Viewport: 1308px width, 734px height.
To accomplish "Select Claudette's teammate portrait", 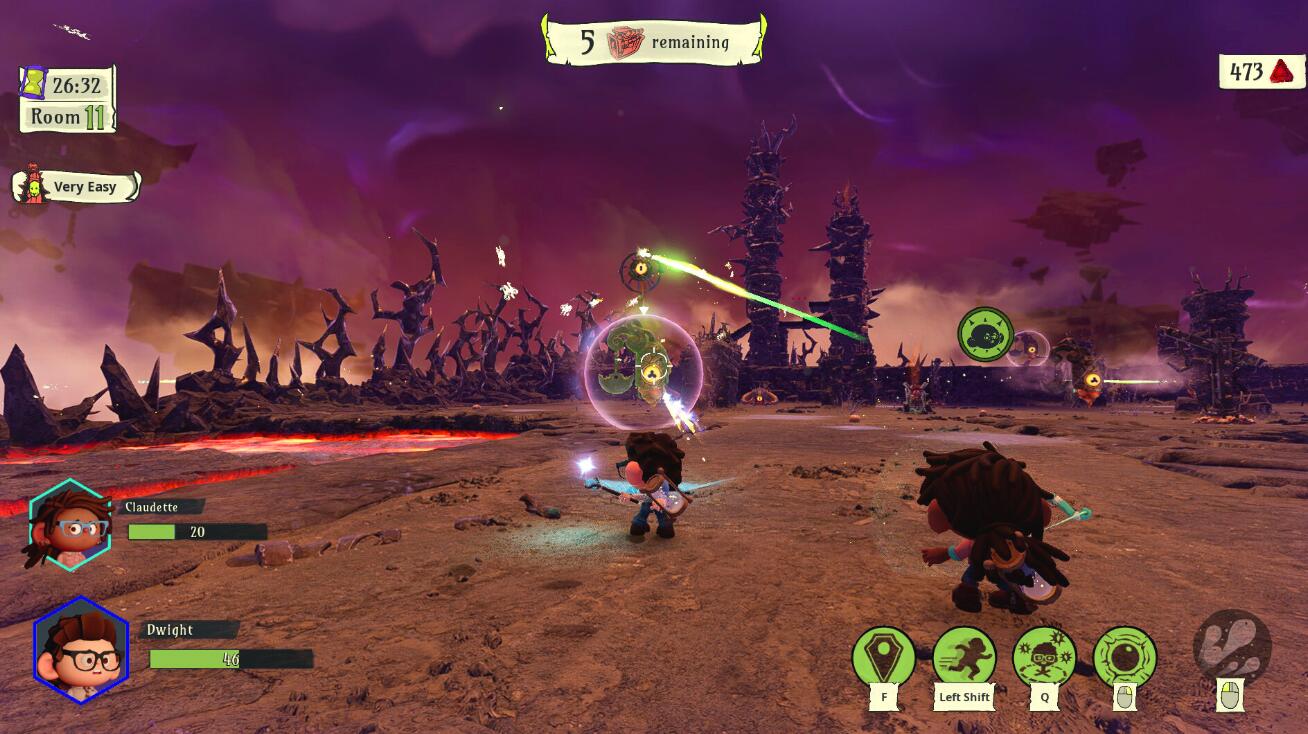I will tap(69, 525).
